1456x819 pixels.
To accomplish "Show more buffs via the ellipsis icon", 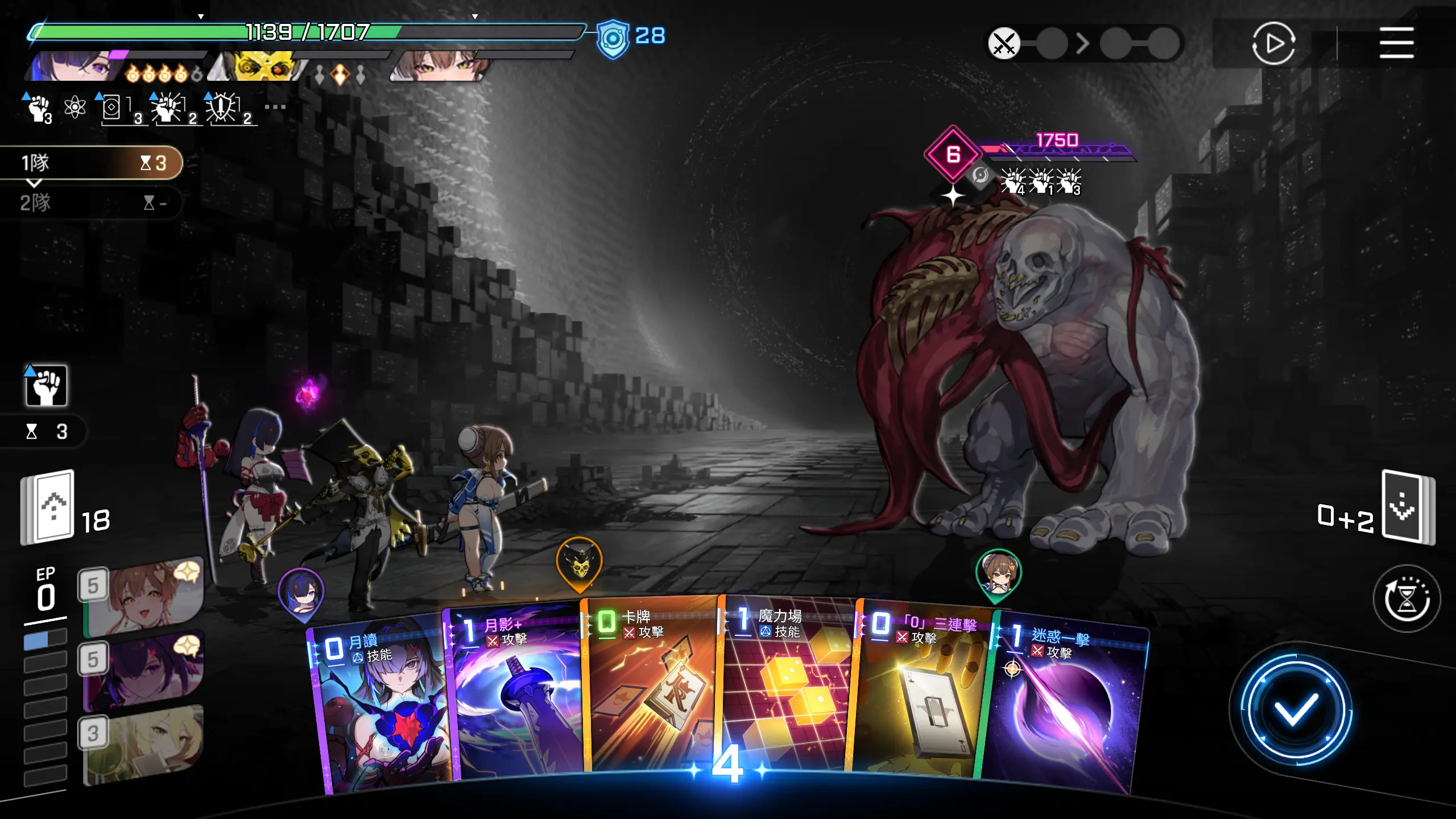I will point(275,107).
